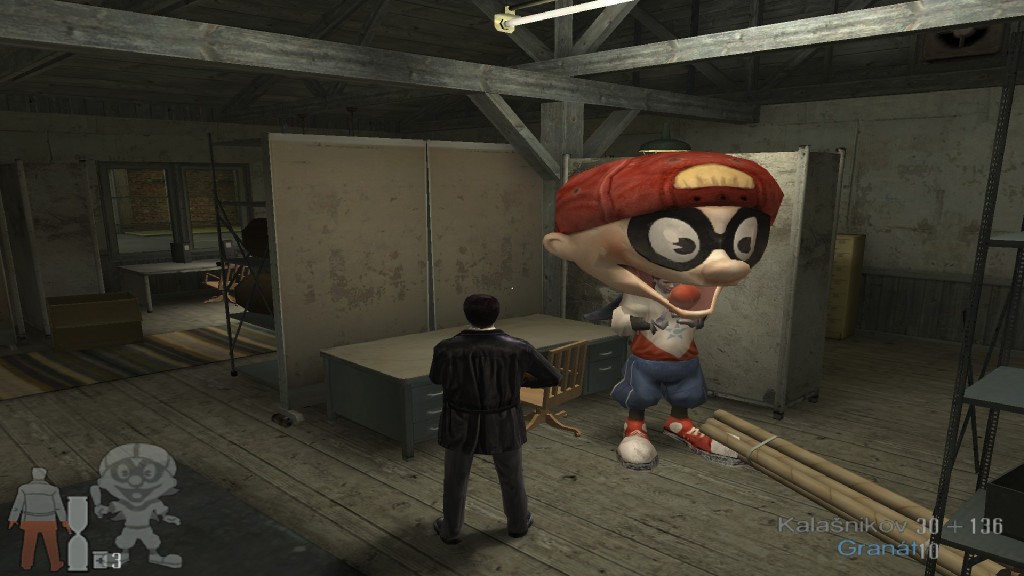
Task: Select the painkiller bottle icon
Action: click(100, 560)
